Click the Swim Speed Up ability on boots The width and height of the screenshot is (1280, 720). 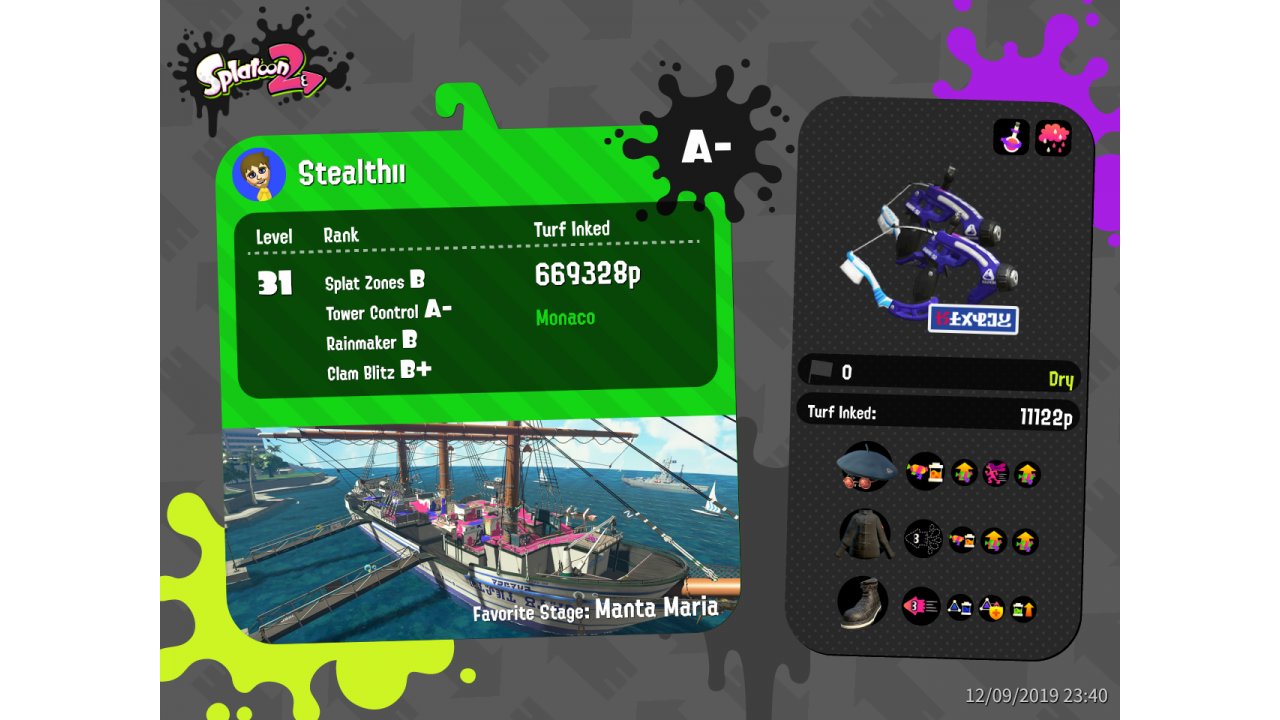tap(921, 605)
